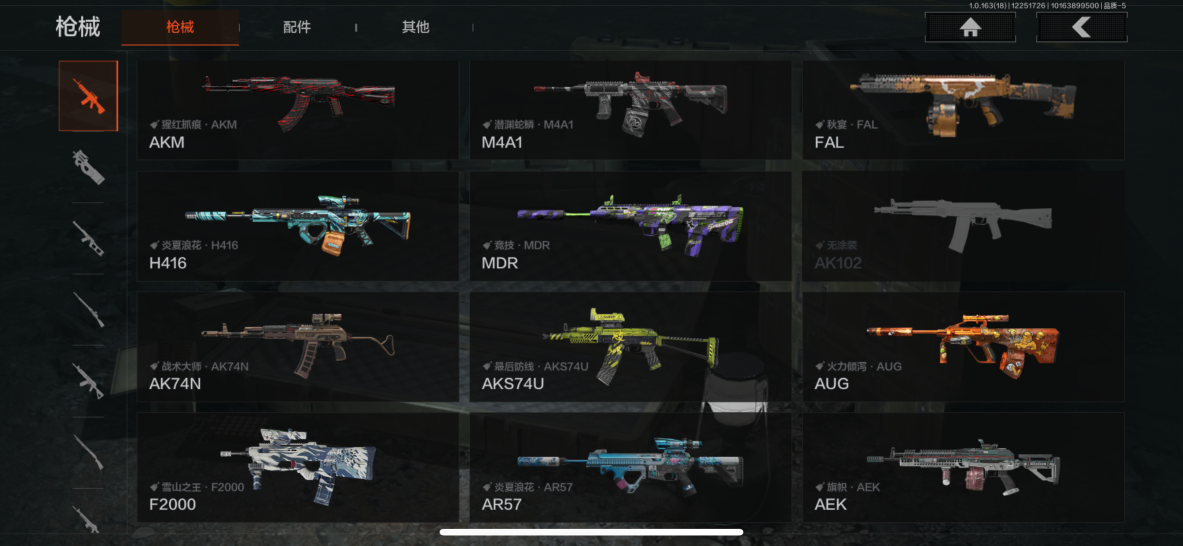Viewport: 1183px width, 546px height.
Task: Click the back arrow button
Action: coord(1081,27)
